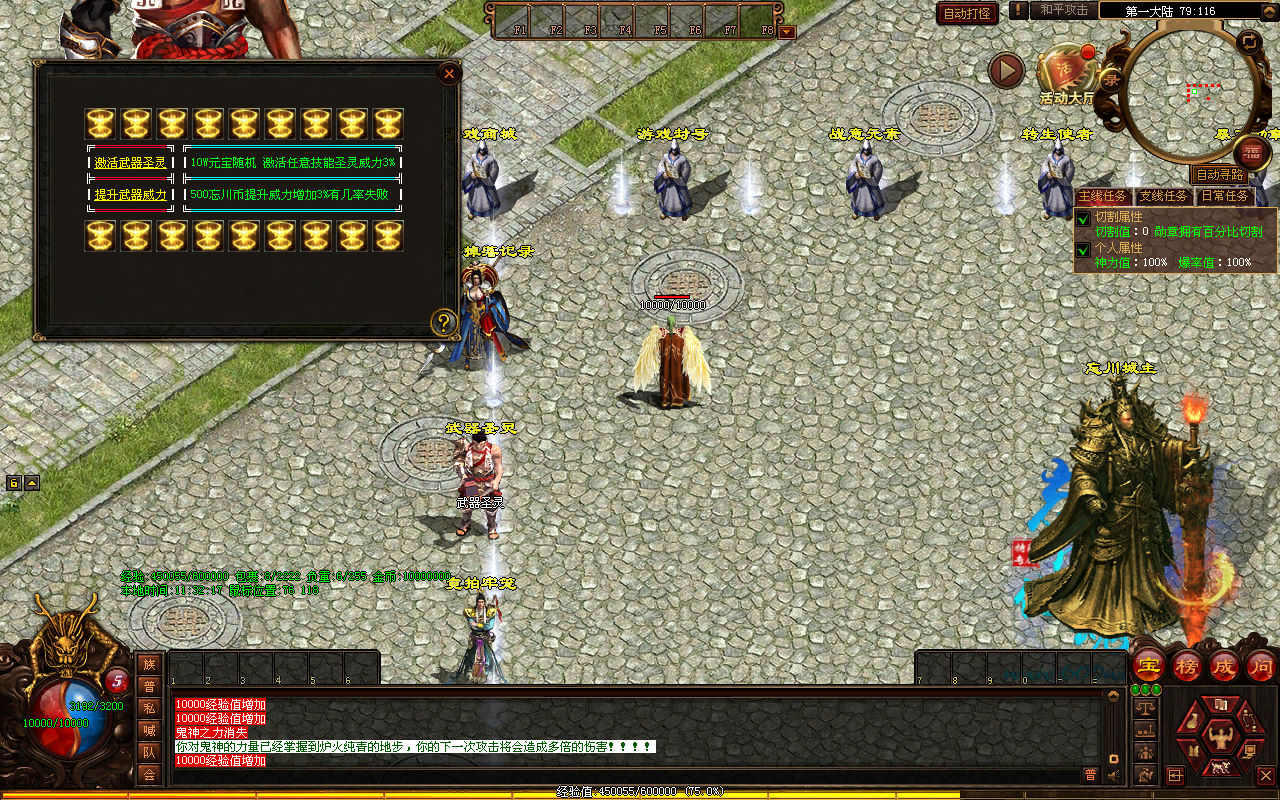Click the 提升武器威力 upgrade link
The height and width of the screenshot is (800, 1280).
tap(130, 194)
